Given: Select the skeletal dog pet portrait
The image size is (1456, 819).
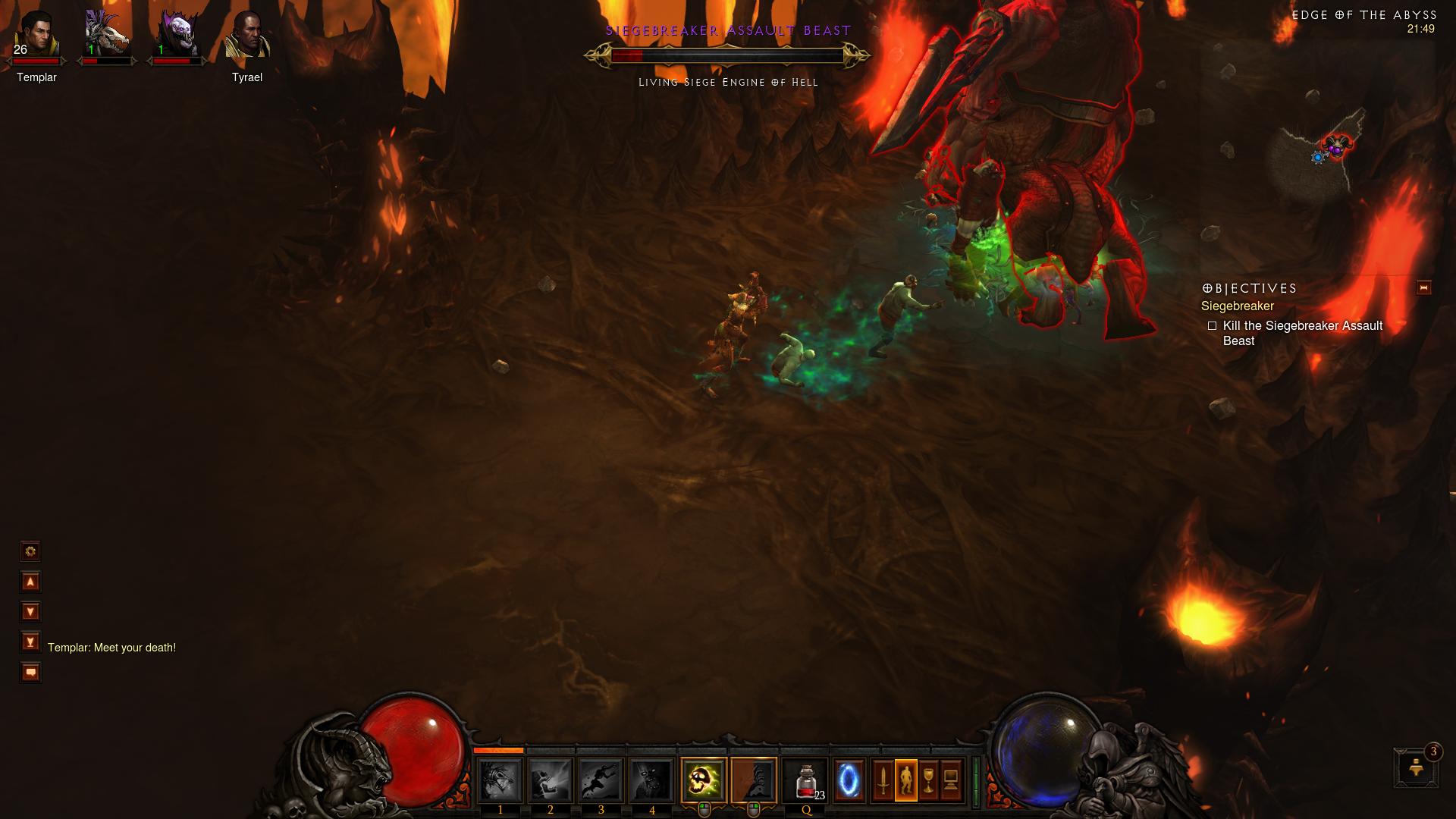Looking at the screenshot, I should tap(107, 36).
